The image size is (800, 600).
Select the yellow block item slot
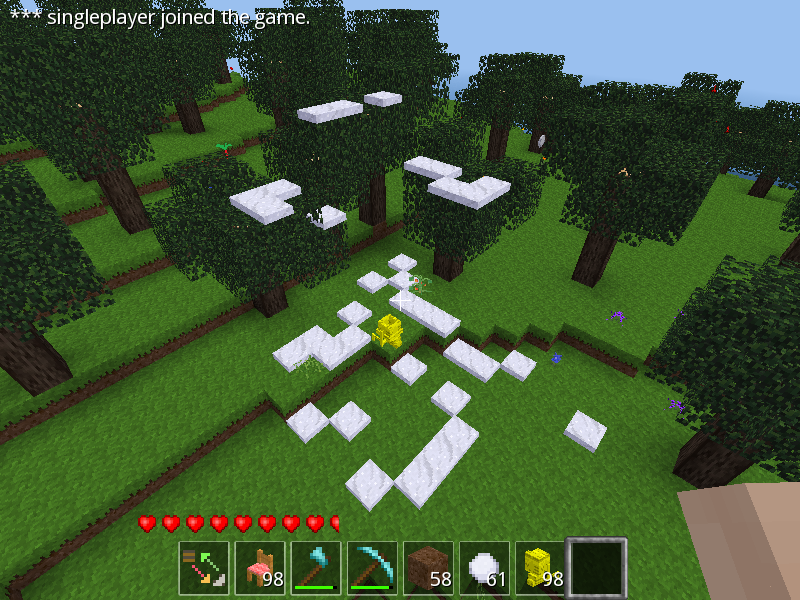(540, 567)
